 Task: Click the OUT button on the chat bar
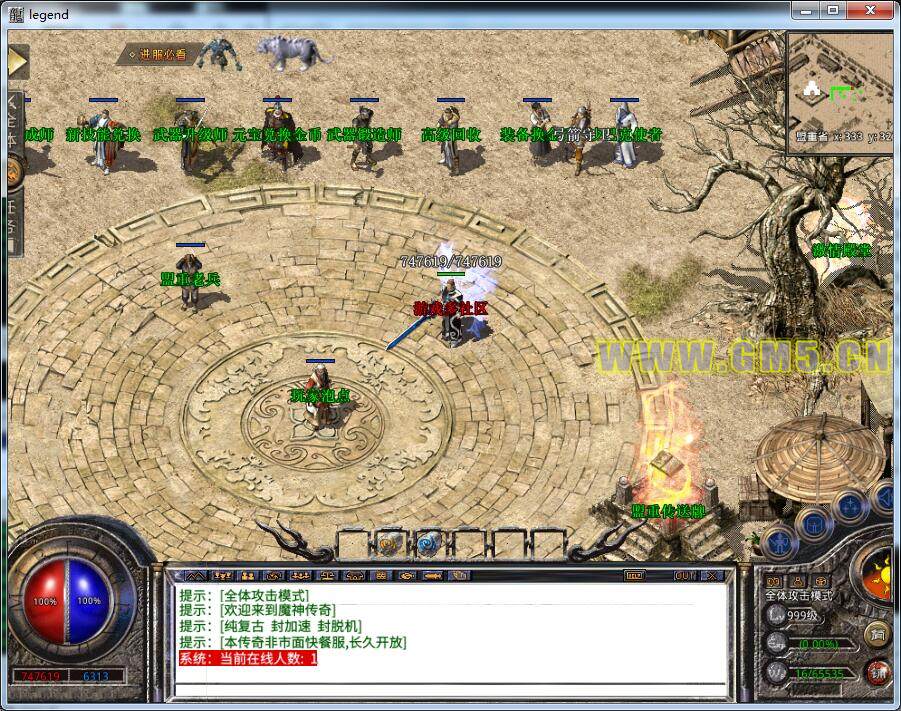(x=684, y=576)
